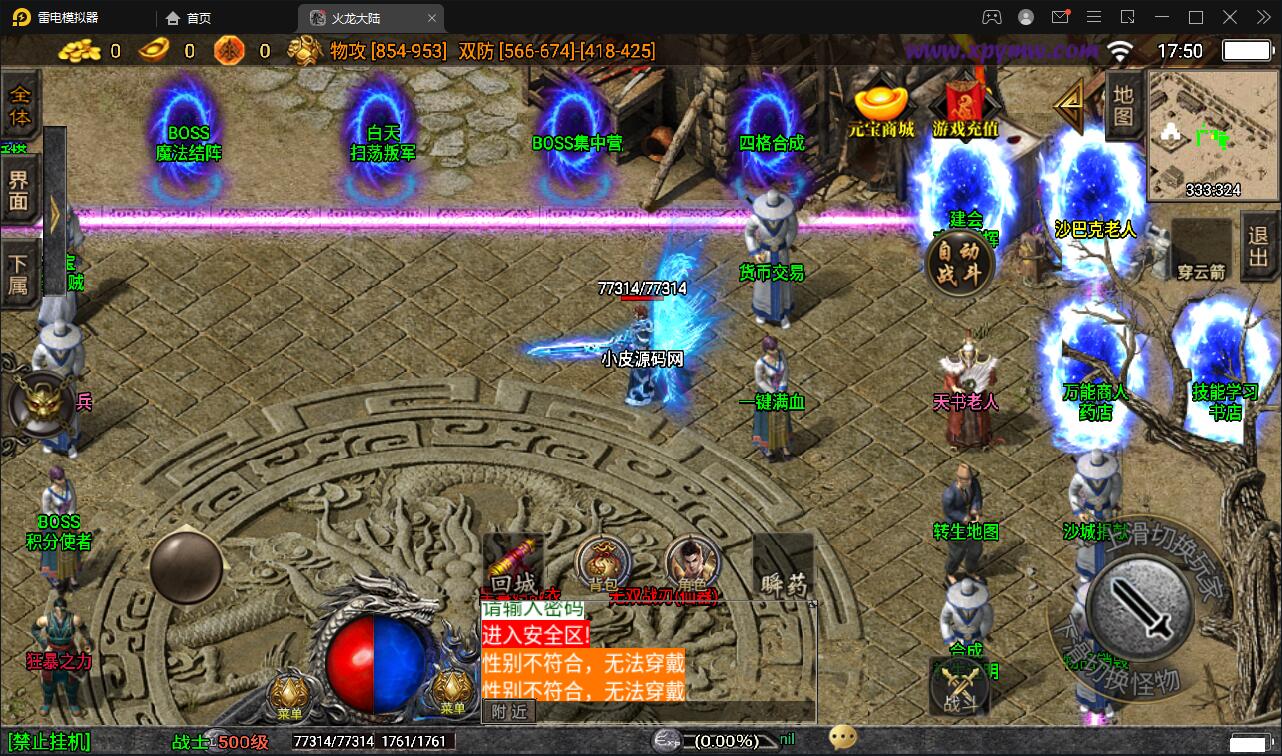This screenshot has width=1282, height=756.
Task: Select the 附近 chat channel tab
Action: coord(508,711)
